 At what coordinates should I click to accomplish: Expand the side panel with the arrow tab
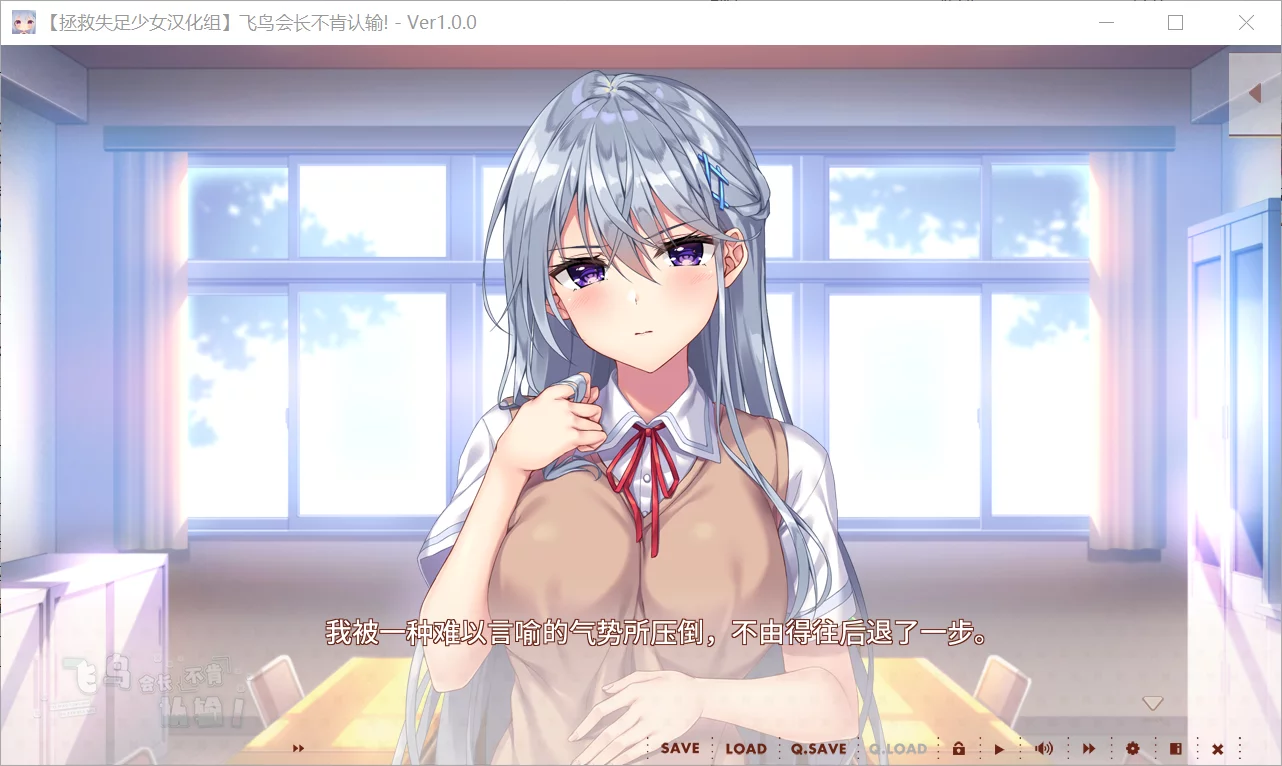coord(1257,93)
